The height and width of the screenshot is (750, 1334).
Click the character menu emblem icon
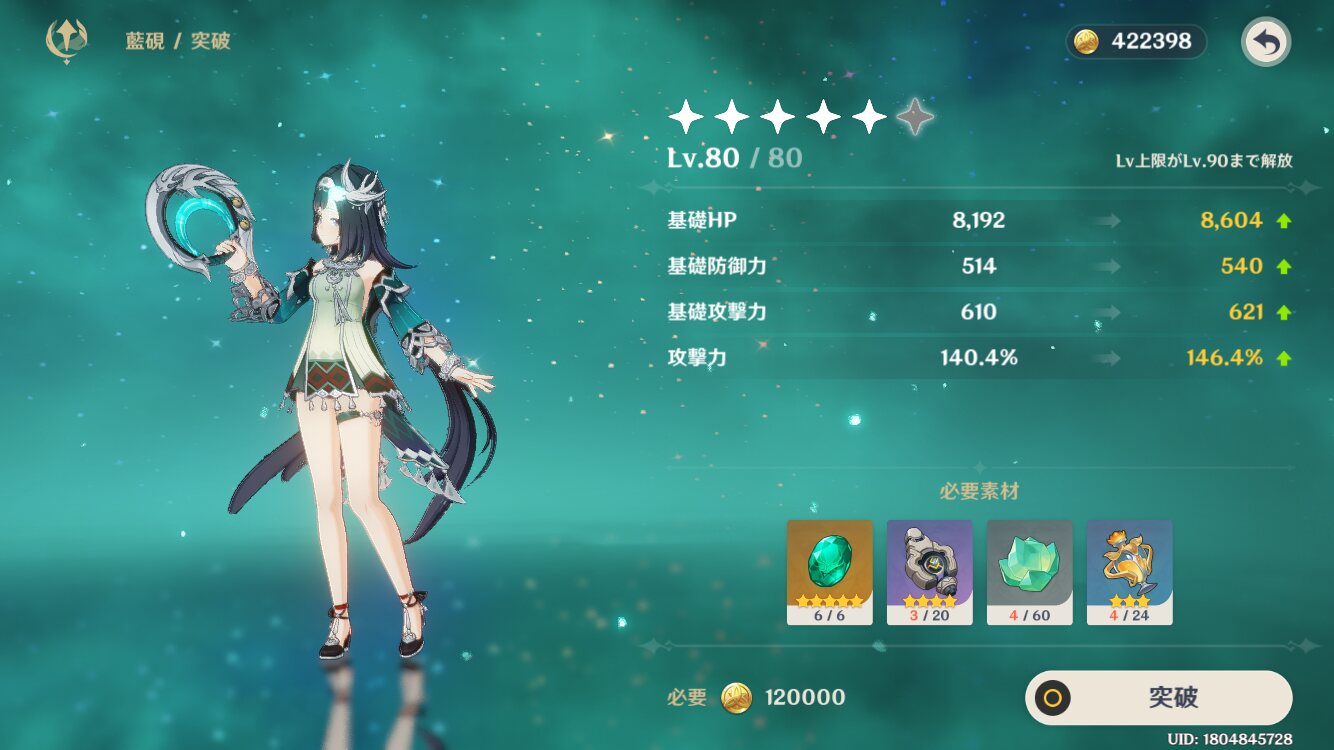click(67, 41)
